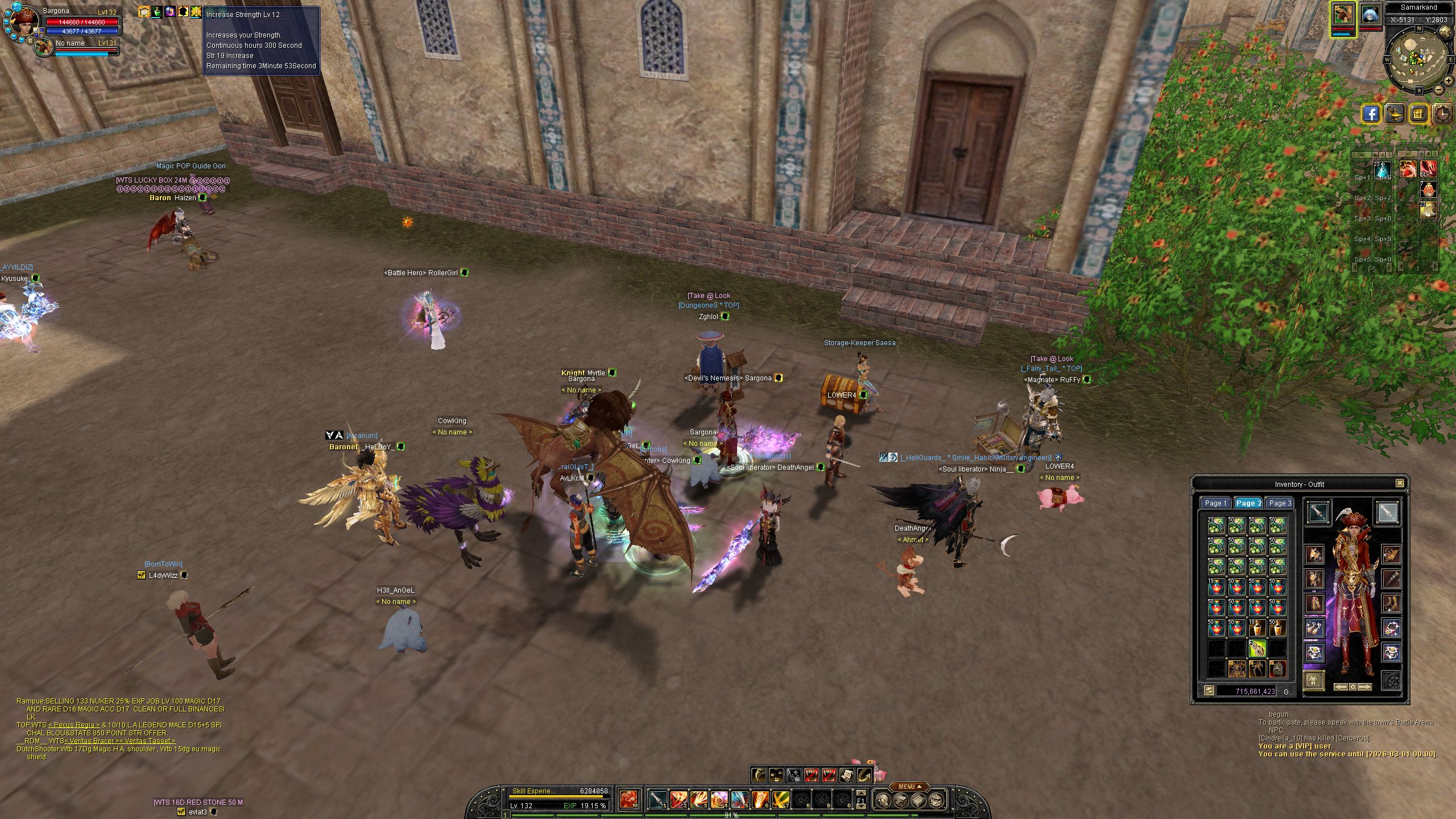Image resolution: width=1456 pixels, height=819 pixels.
Task: Click the outfit avatar toggle button
Action: (x=1313, y=680)
